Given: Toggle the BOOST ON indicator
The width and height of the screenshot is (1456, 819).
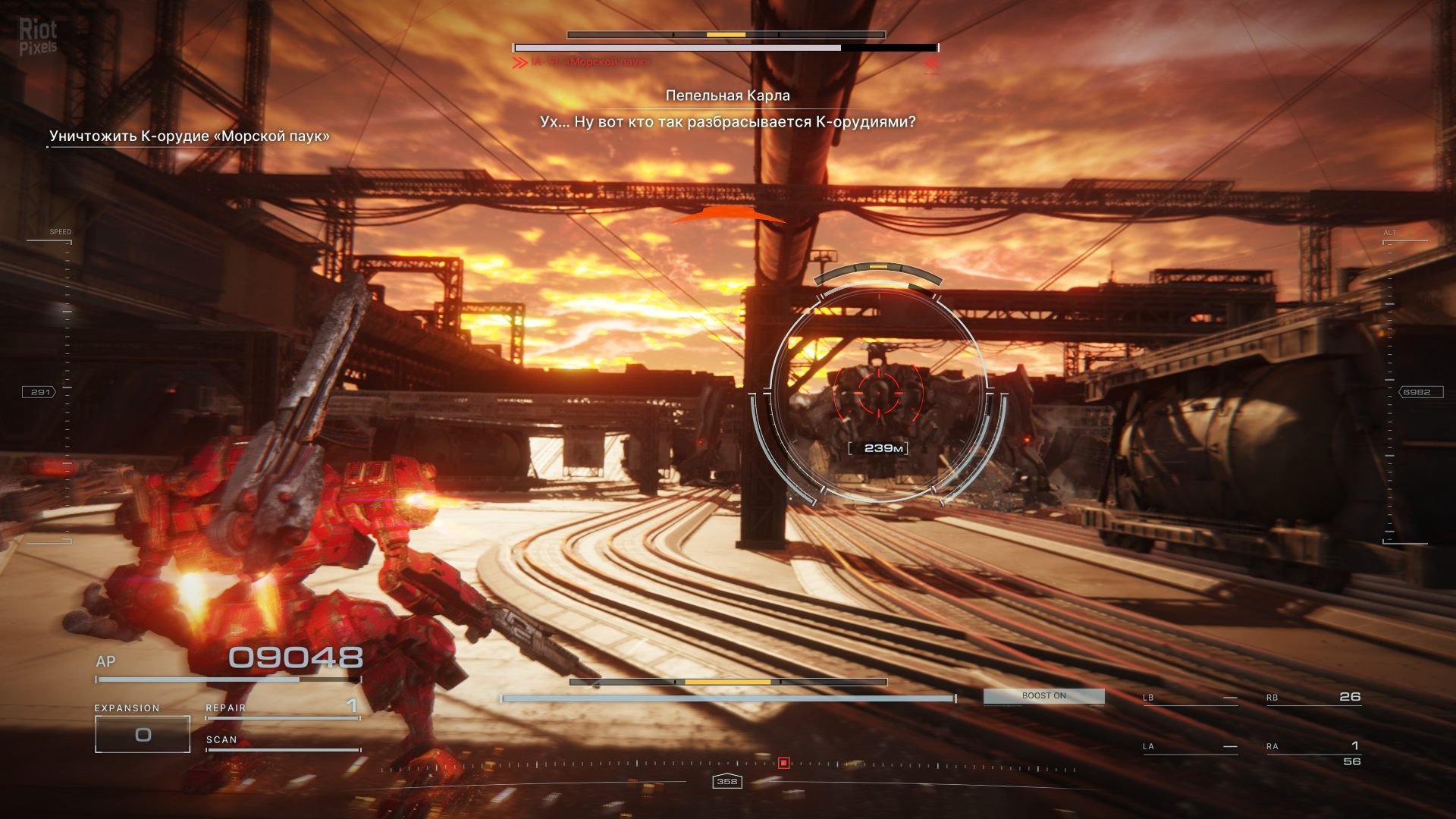Looking at the screenshot, I should (x=1043, y=695).
